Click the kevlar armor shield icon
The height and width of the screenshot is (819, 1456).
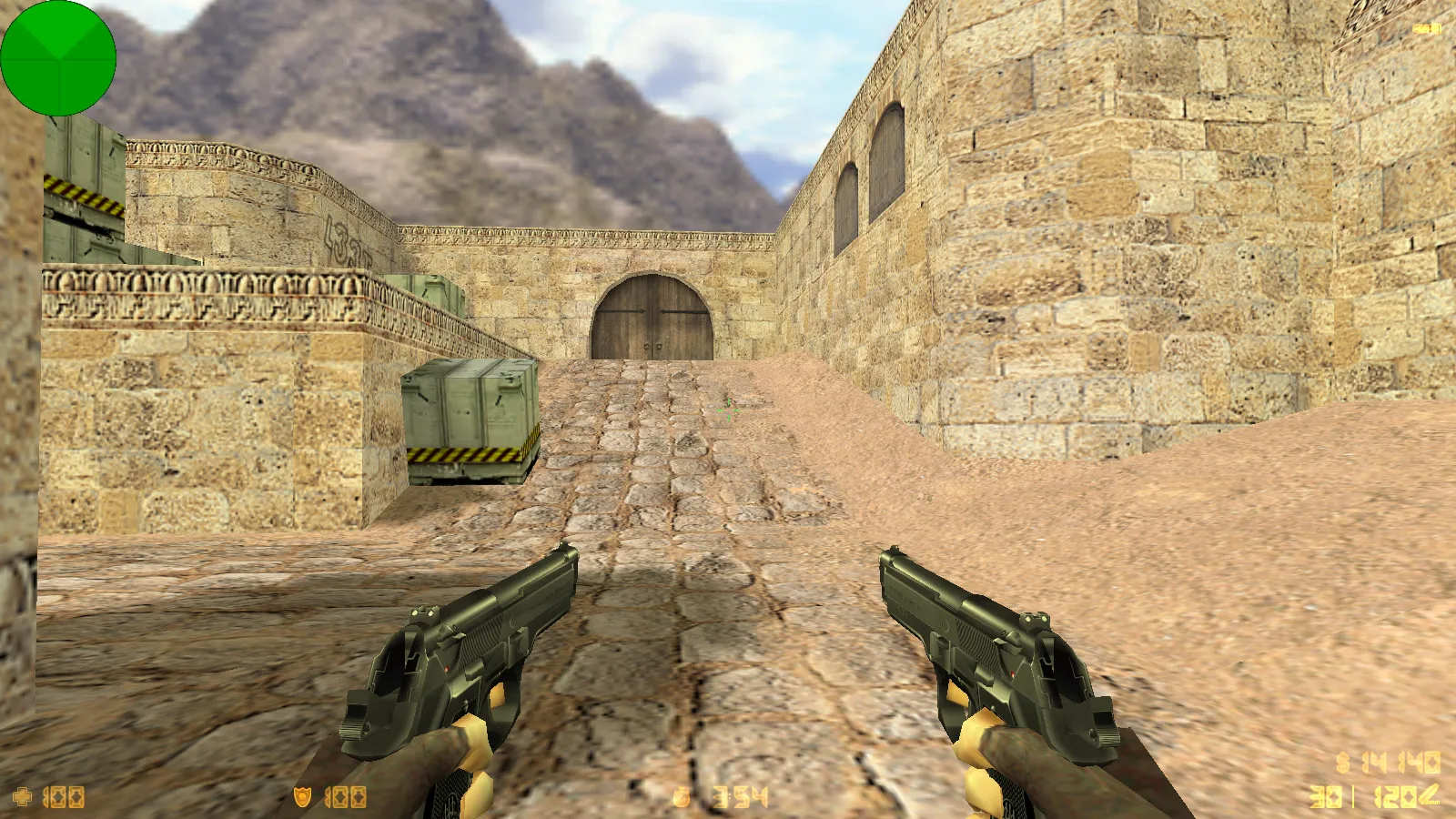pyautogui.click(x=302, y=797)
